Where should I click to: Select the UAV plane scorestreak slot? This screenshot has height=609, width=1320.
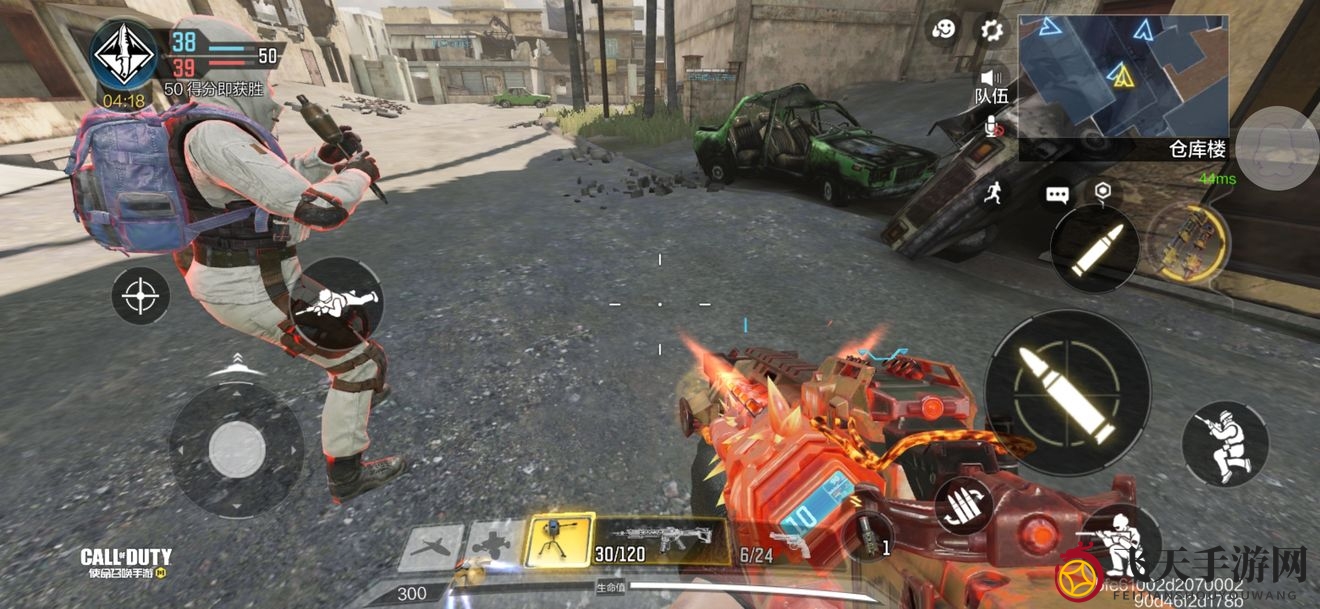pos(431,547)
